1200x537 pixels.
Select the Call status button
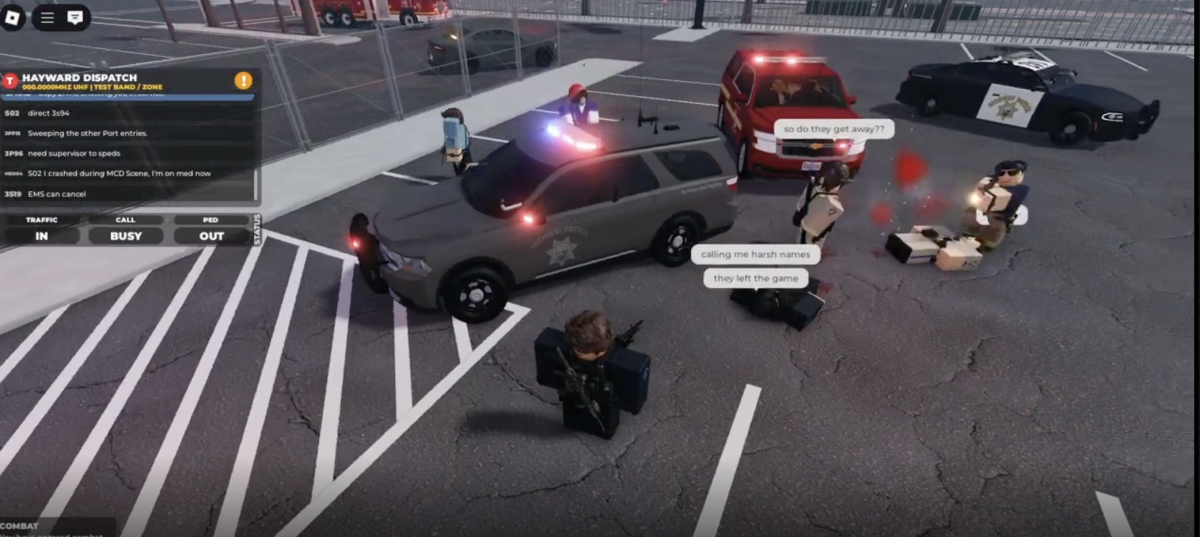coord(126,219)
